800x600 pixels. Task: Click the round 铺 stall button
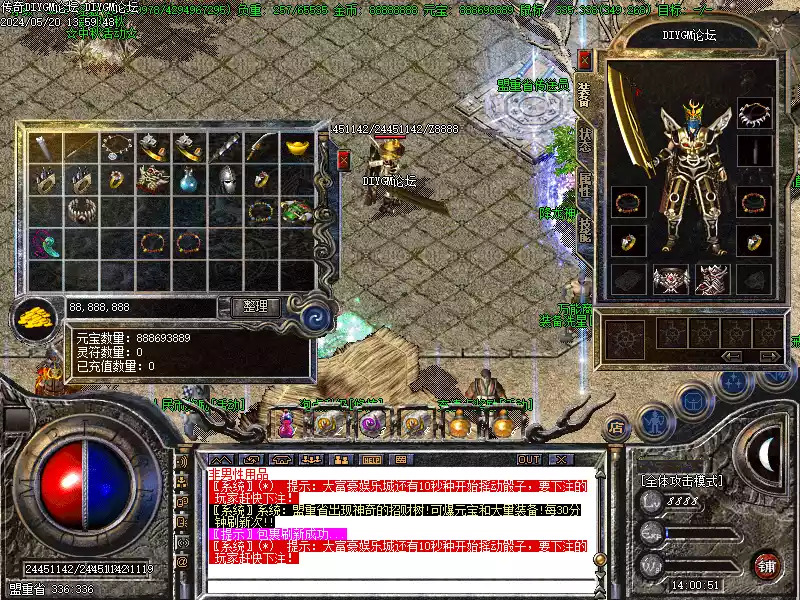pyautogui.click(x=767, y=565)
